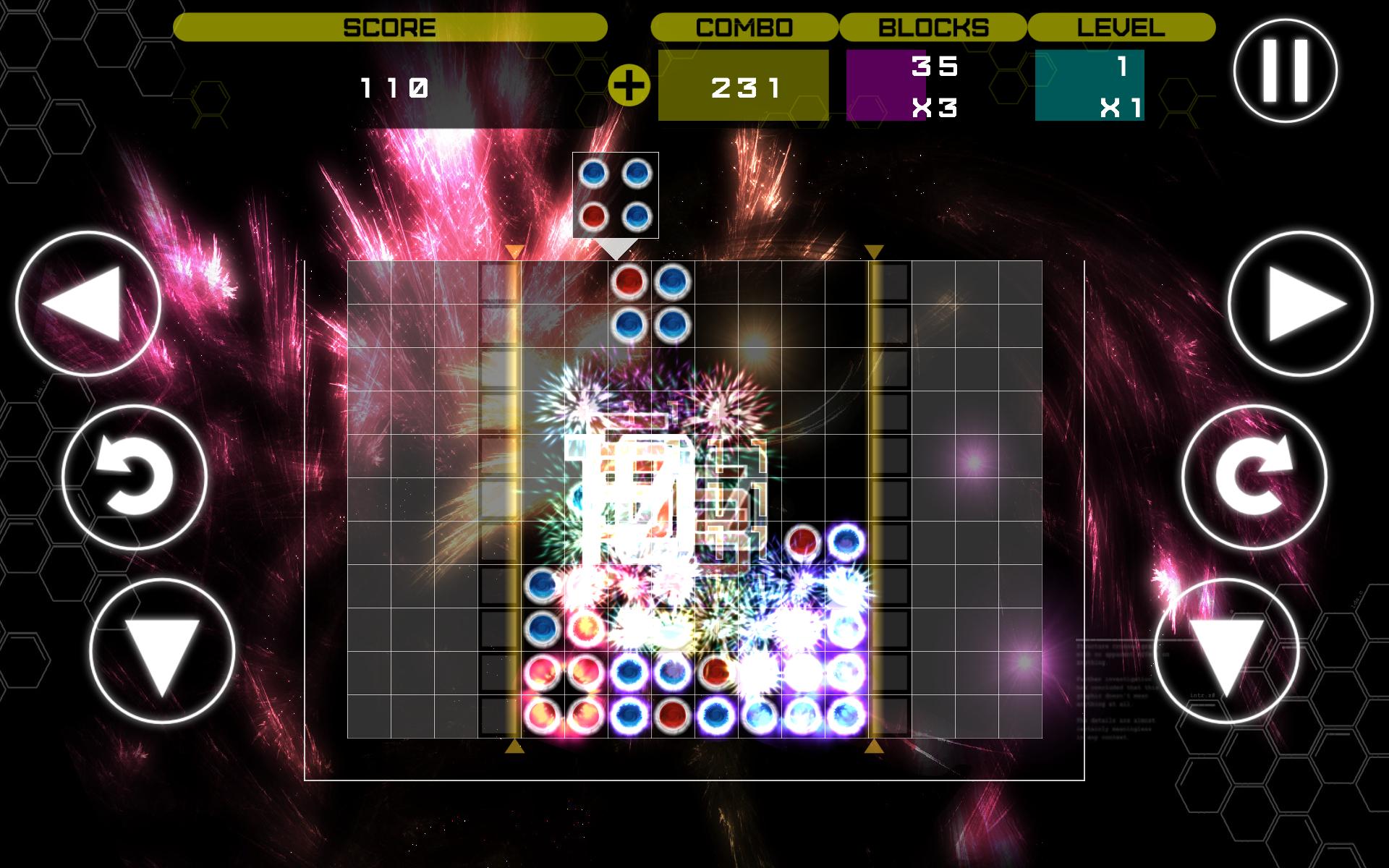Tap the down arrow beneath the counterclockwise rotate button

(x=162, y=651)
